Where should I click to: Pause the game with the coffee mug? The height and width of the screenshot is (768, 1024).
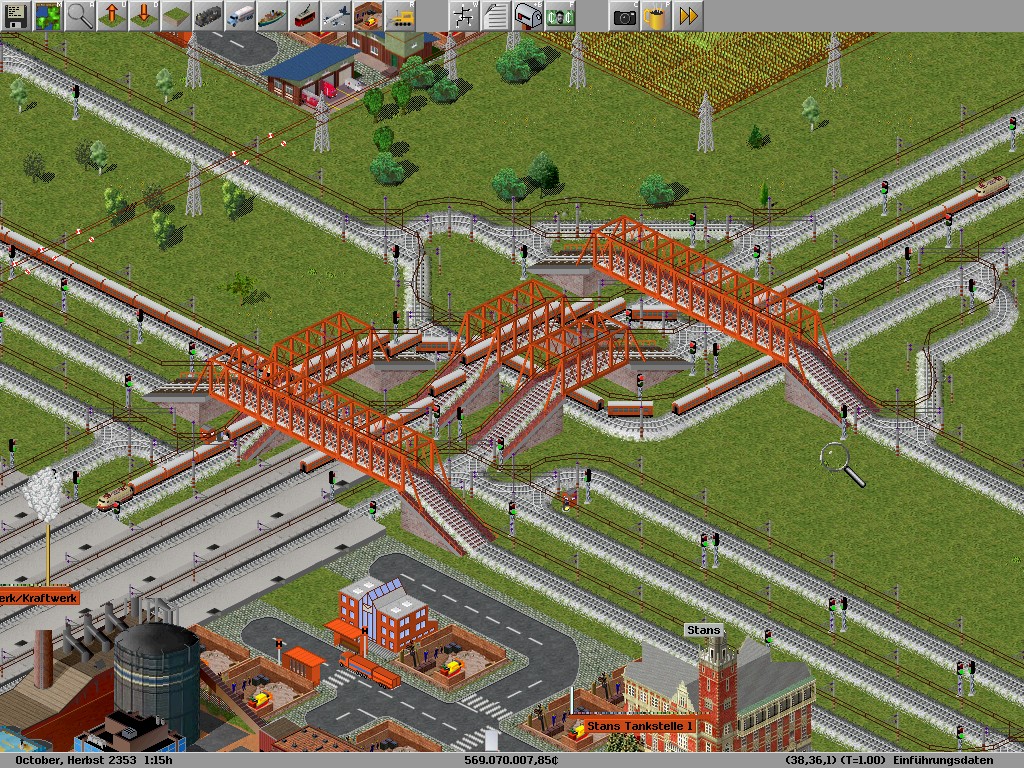tap(656, 15)
